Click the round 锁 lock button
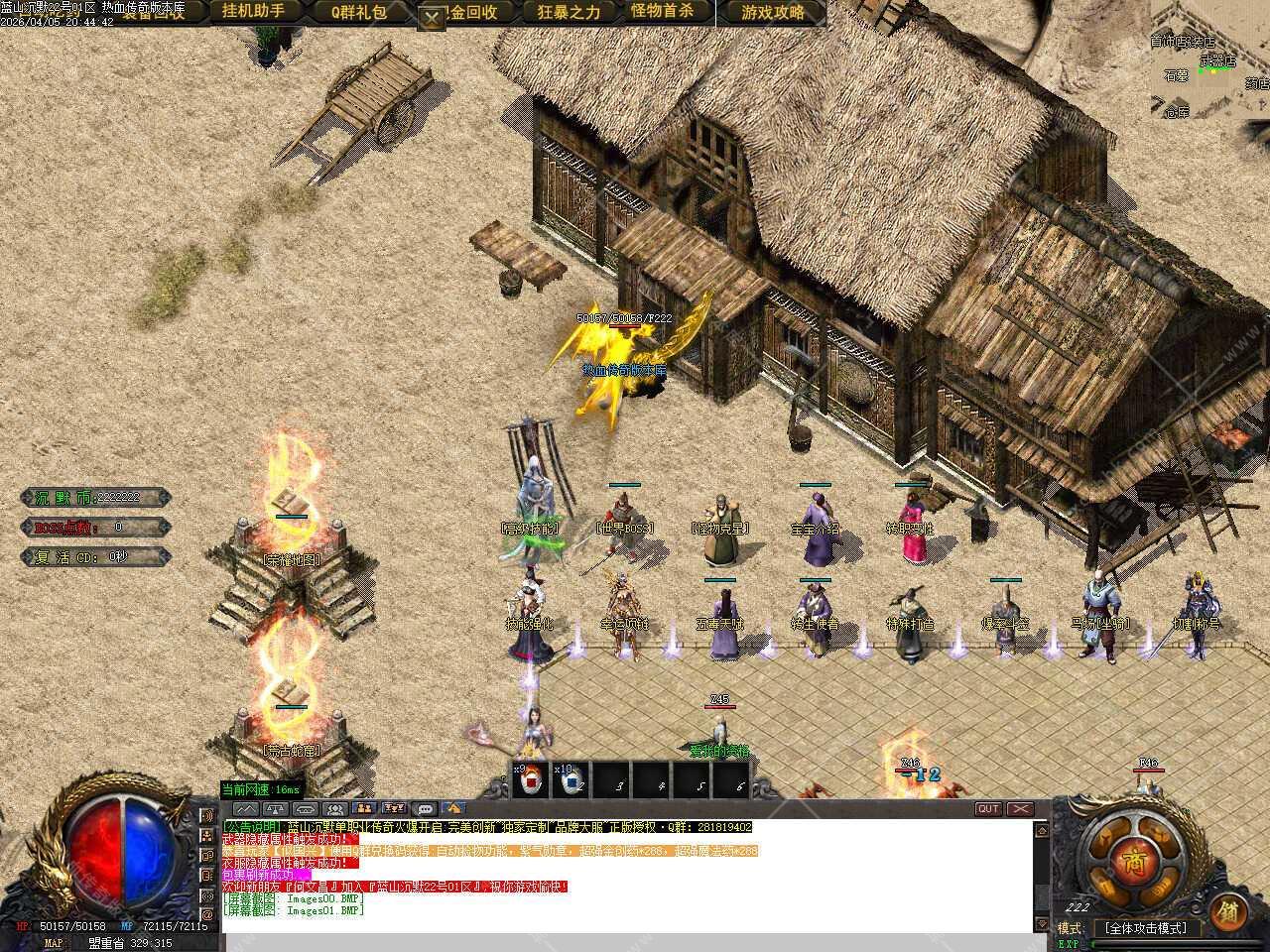Image resolution: width=1270 pixels, height=952 pixels. [x=1228, y=911]
